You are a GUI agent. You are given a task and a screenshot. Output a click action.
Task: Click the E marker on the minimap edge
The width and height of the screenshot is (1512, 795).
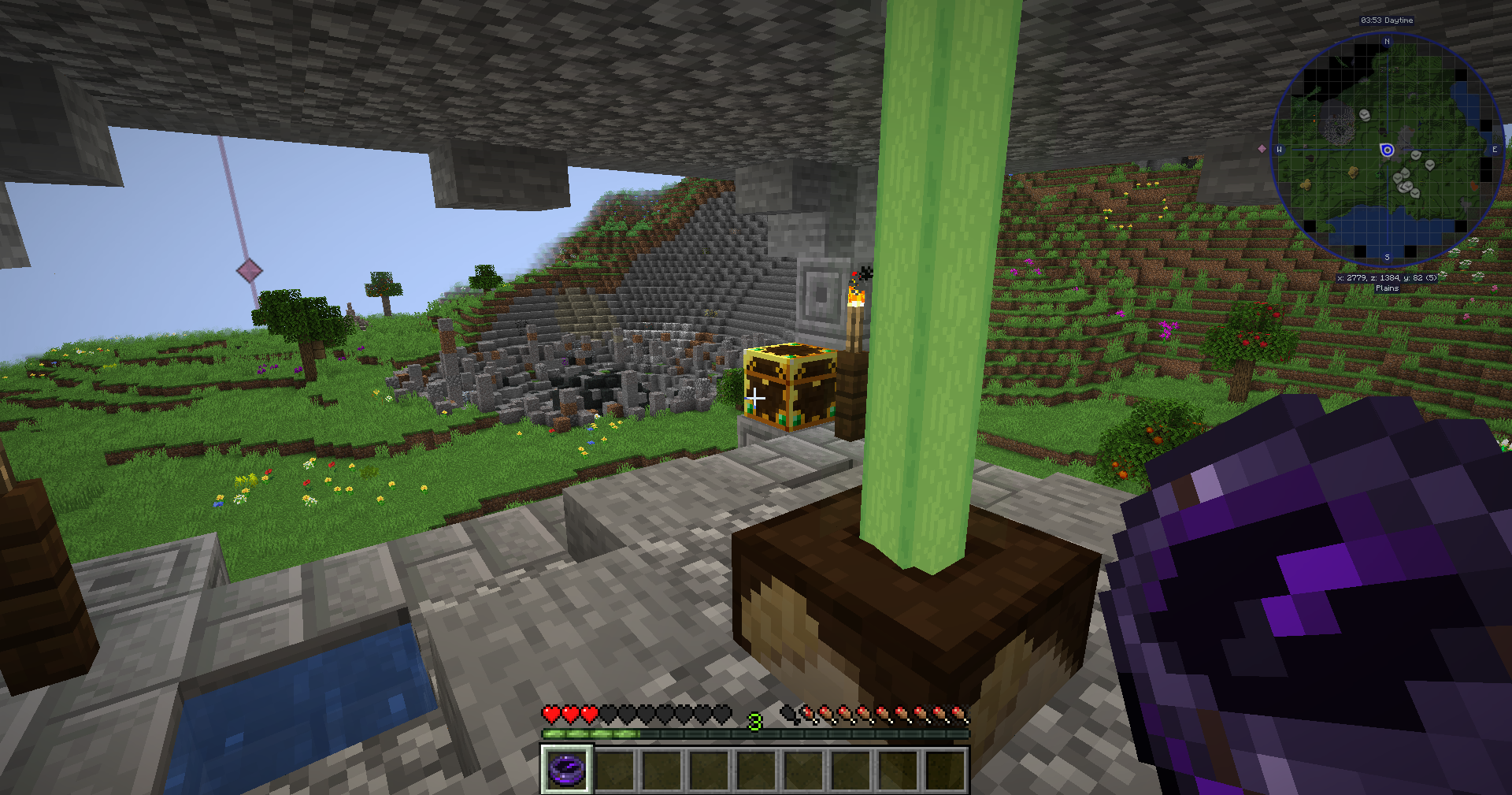coord(1494,150)
